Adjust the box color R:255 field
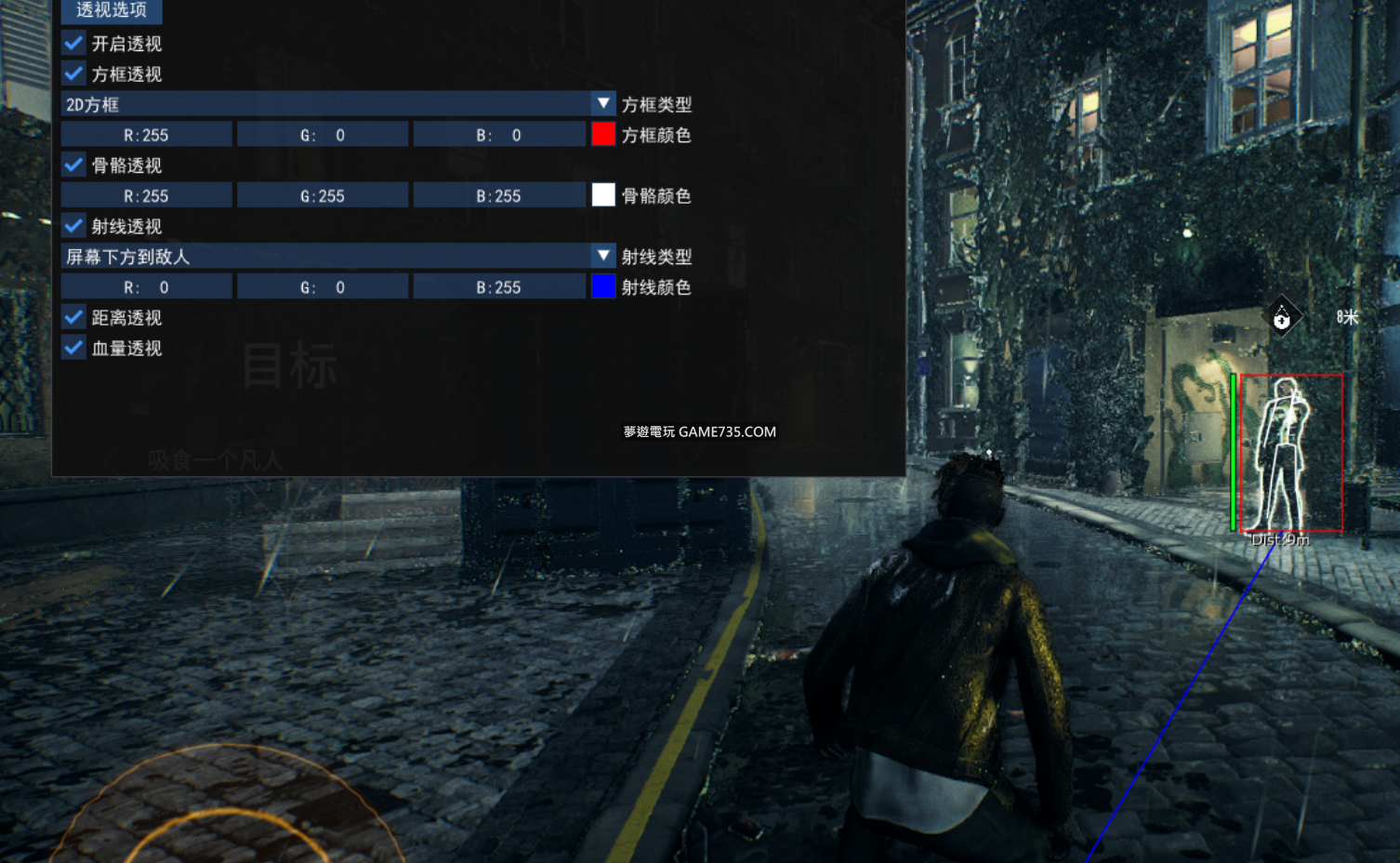This screenshot has width=1400, height=863. (147, 135)
